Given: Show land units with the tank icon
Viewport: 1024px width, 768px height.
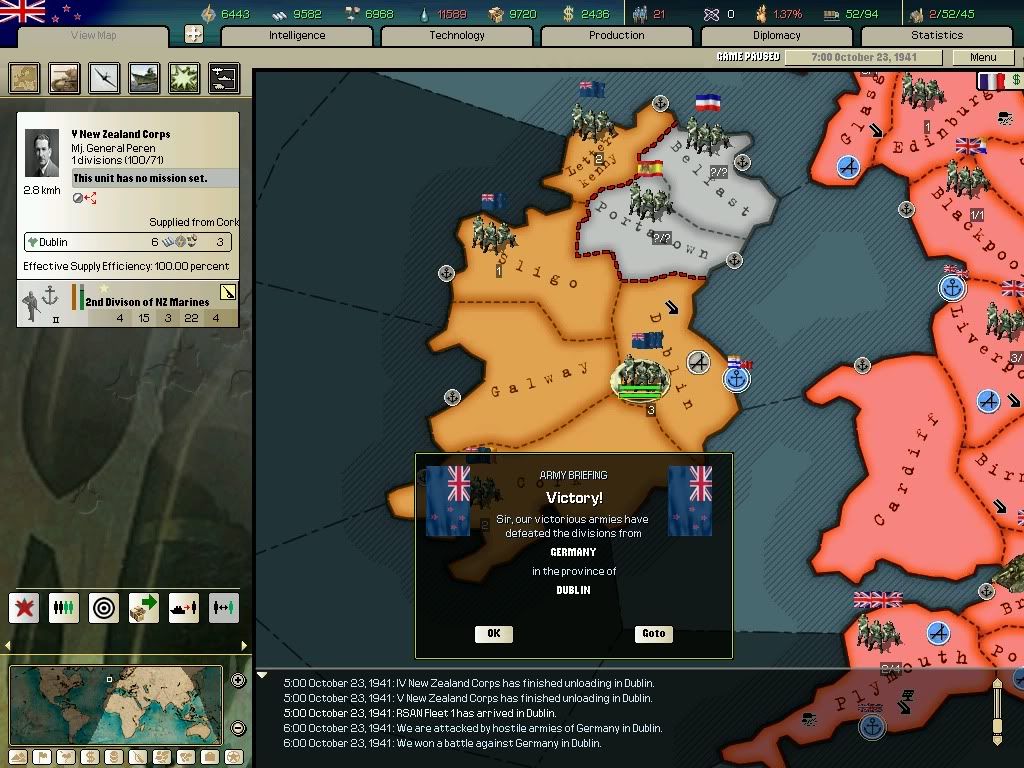Looking at the screenshot, I should click(x=64, y=78).
